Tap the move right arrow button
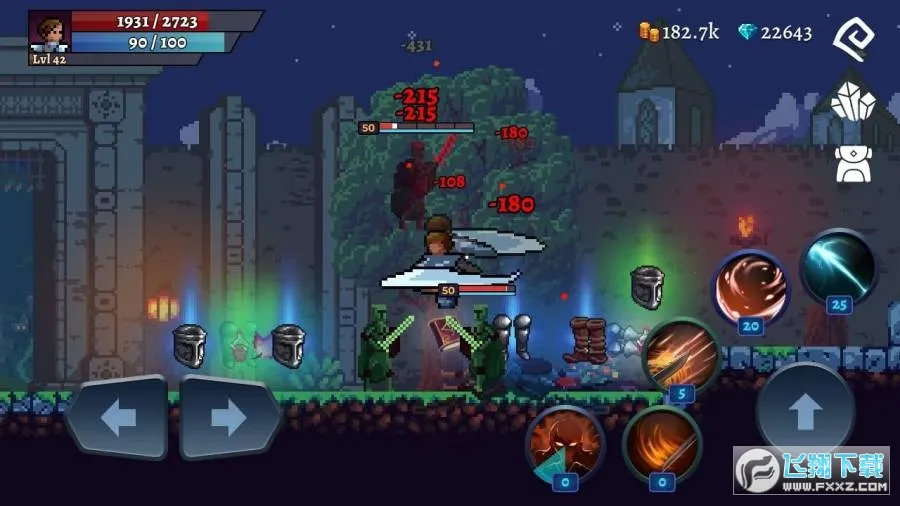Viewport: 900px width, 506px height. [x=229, y=418]
